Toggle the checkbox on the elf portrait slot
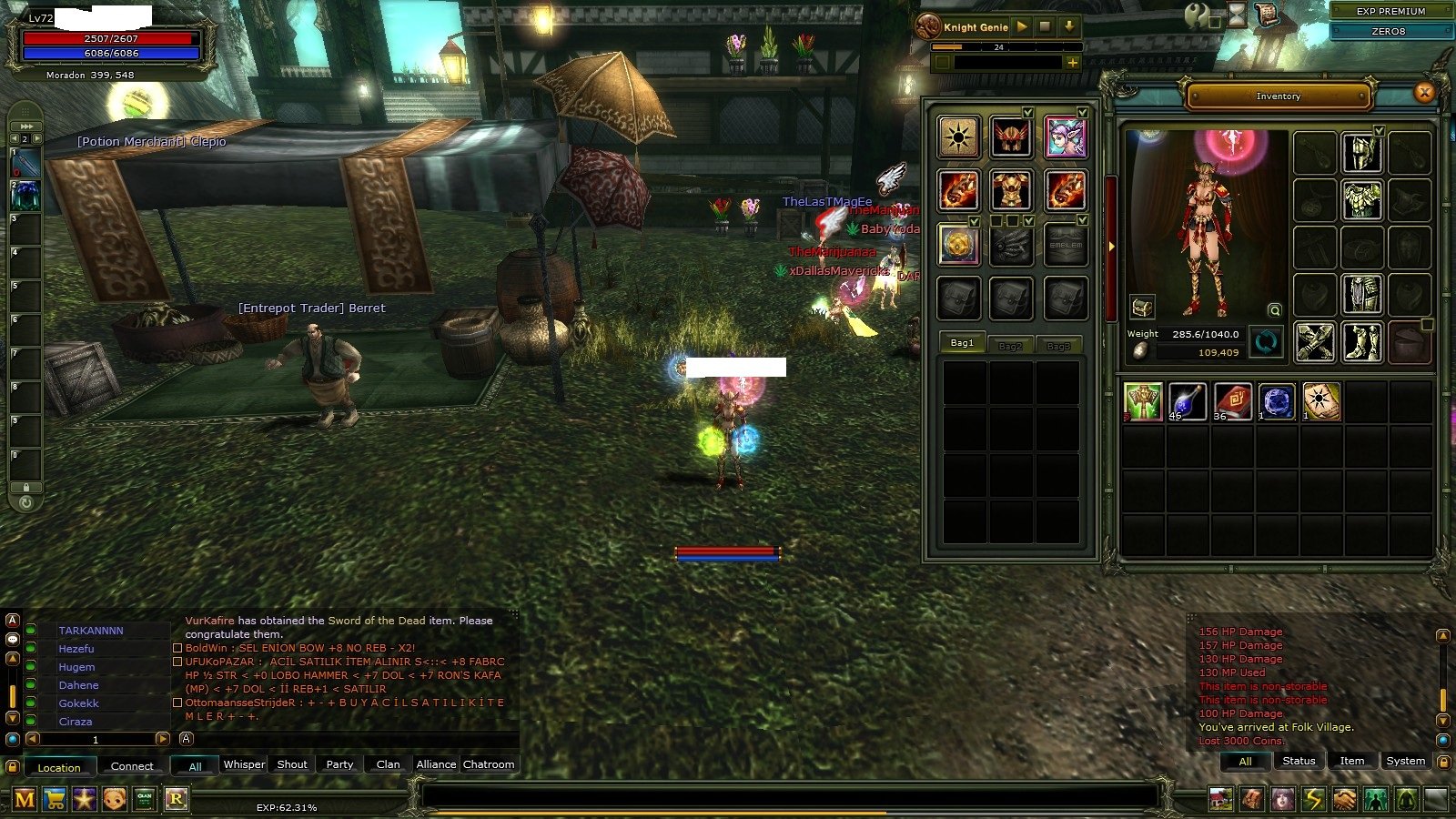The width and height of the screenshot is (1456, 819). tap(1083, 112)
